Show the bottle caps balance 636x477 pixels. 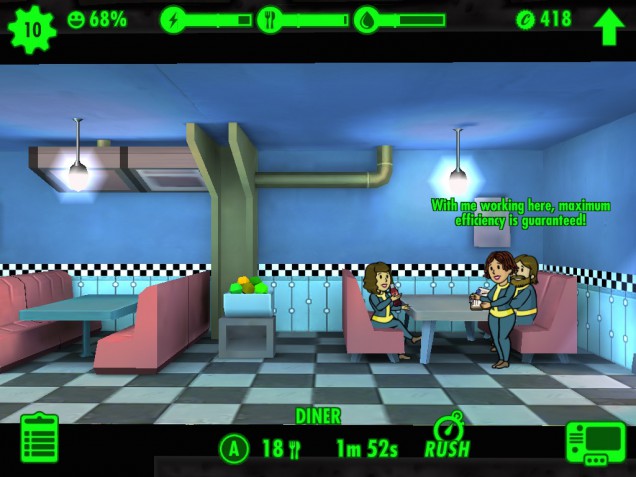coord(543,19)
